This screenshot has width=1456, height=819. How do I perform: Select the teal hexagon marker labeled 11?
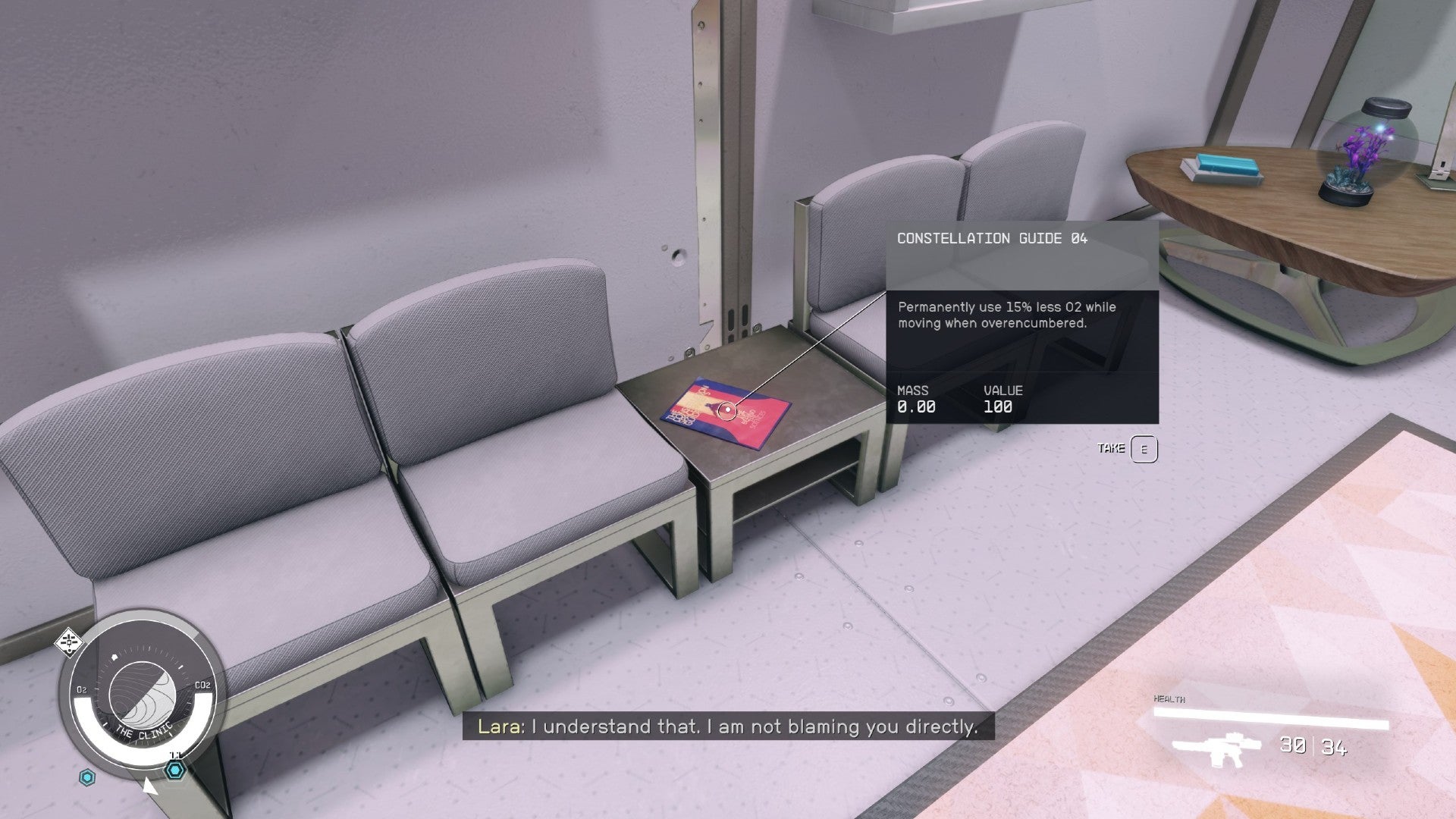pyautogui.click(x=175, y=769)
